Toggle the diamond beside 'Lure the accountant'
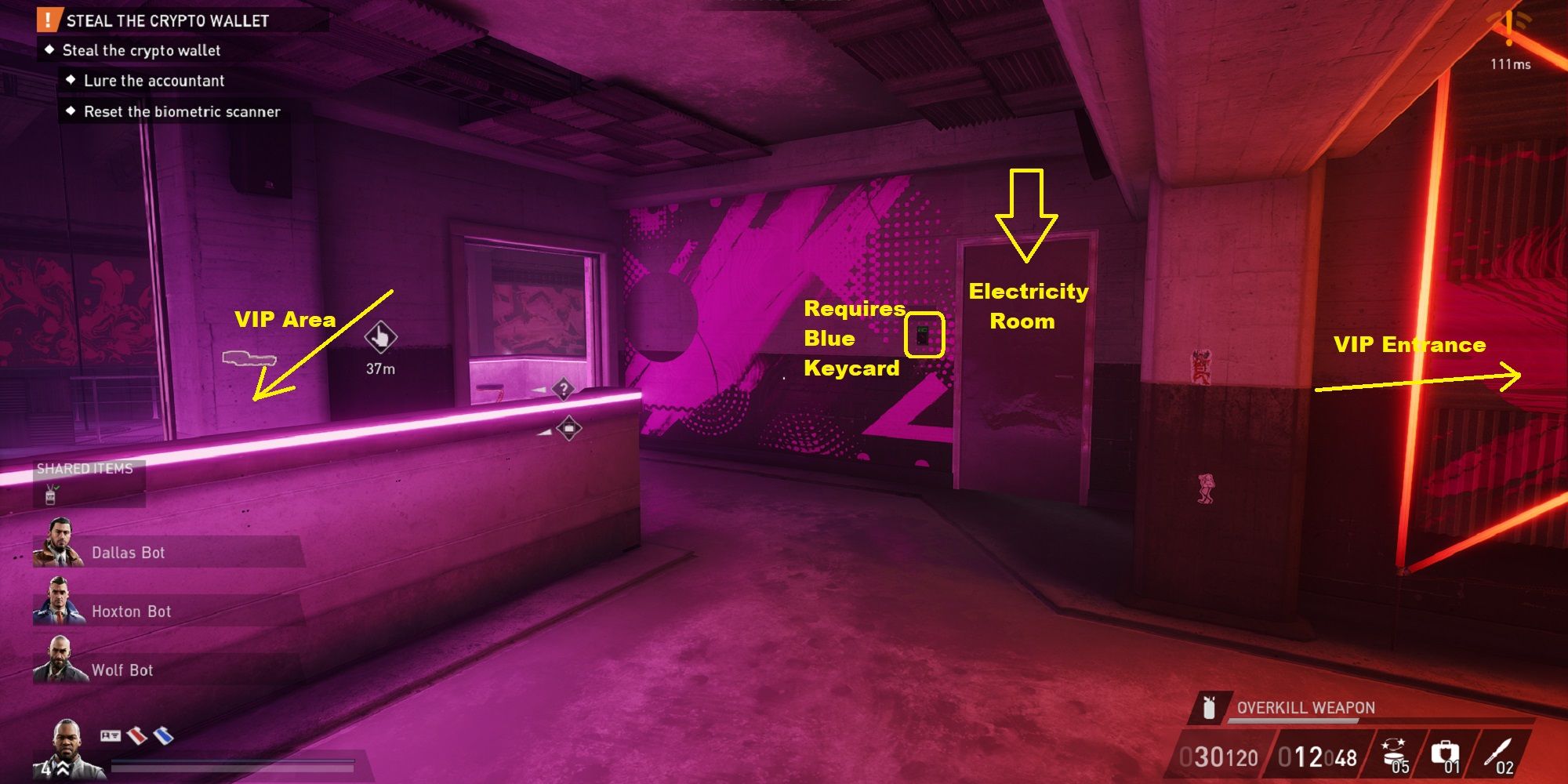The image size is (1568, 784). [x=71, y=81]
